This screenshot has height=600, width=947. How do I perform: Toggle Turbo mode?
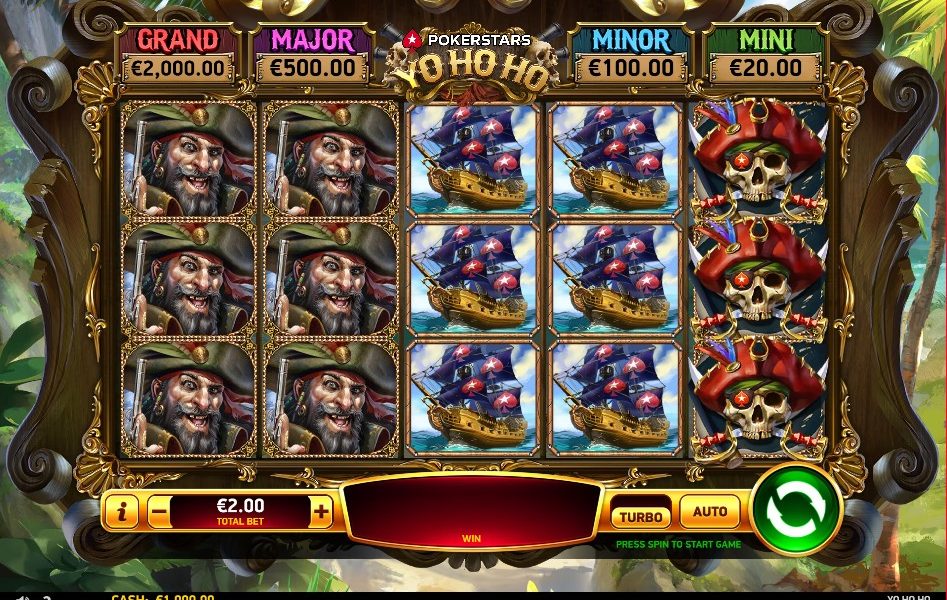click(x=641, y=516)
